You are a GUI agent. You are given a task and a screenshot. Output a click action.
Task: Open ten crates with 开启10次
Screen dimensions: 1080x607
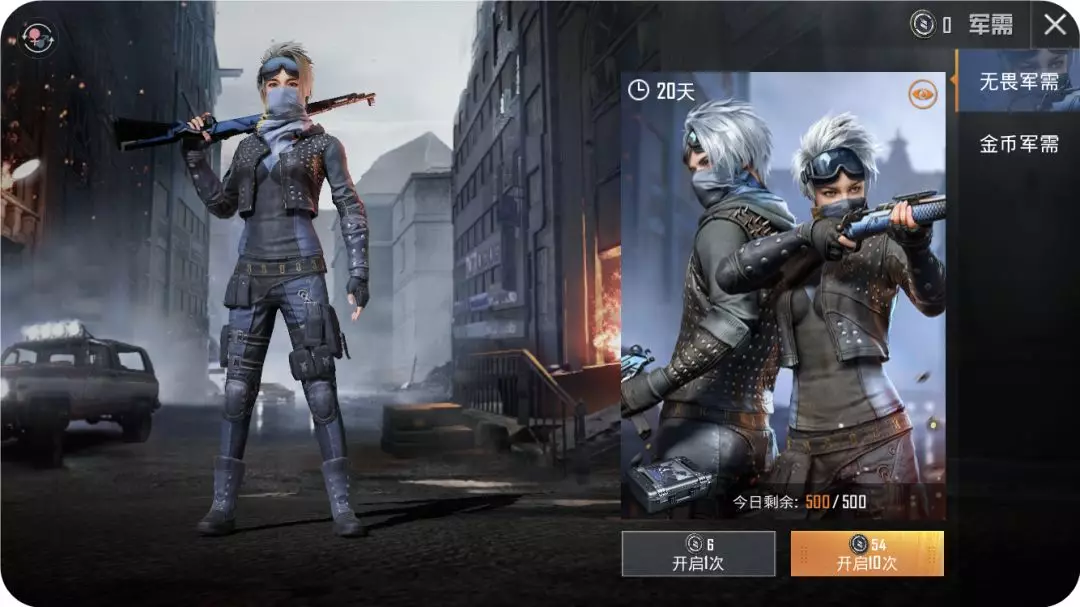[867, 553]
